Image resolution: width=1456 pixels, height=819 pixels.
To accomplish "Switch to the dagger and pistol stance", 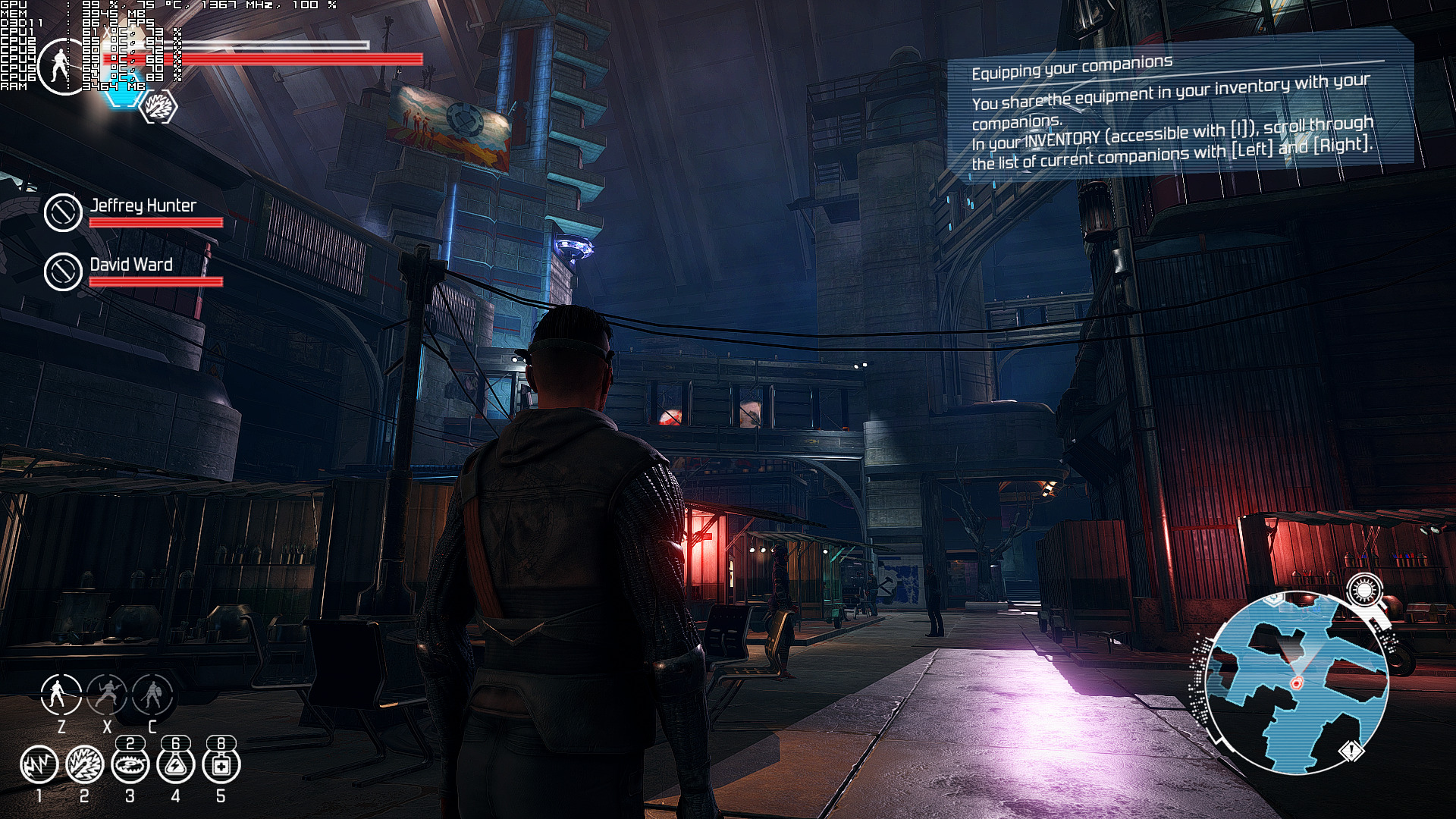I will pos(107,694).
